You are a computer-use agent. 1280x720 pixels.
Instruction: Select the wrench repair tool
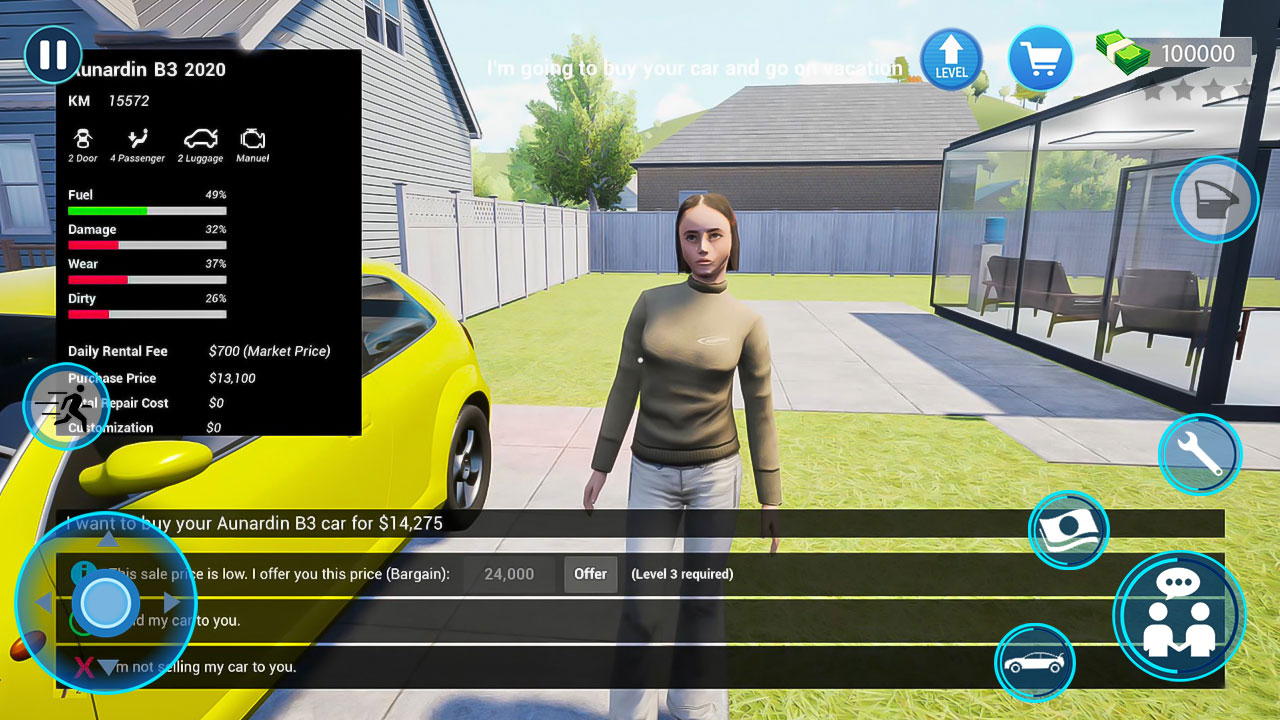[x=1199, y=454]
